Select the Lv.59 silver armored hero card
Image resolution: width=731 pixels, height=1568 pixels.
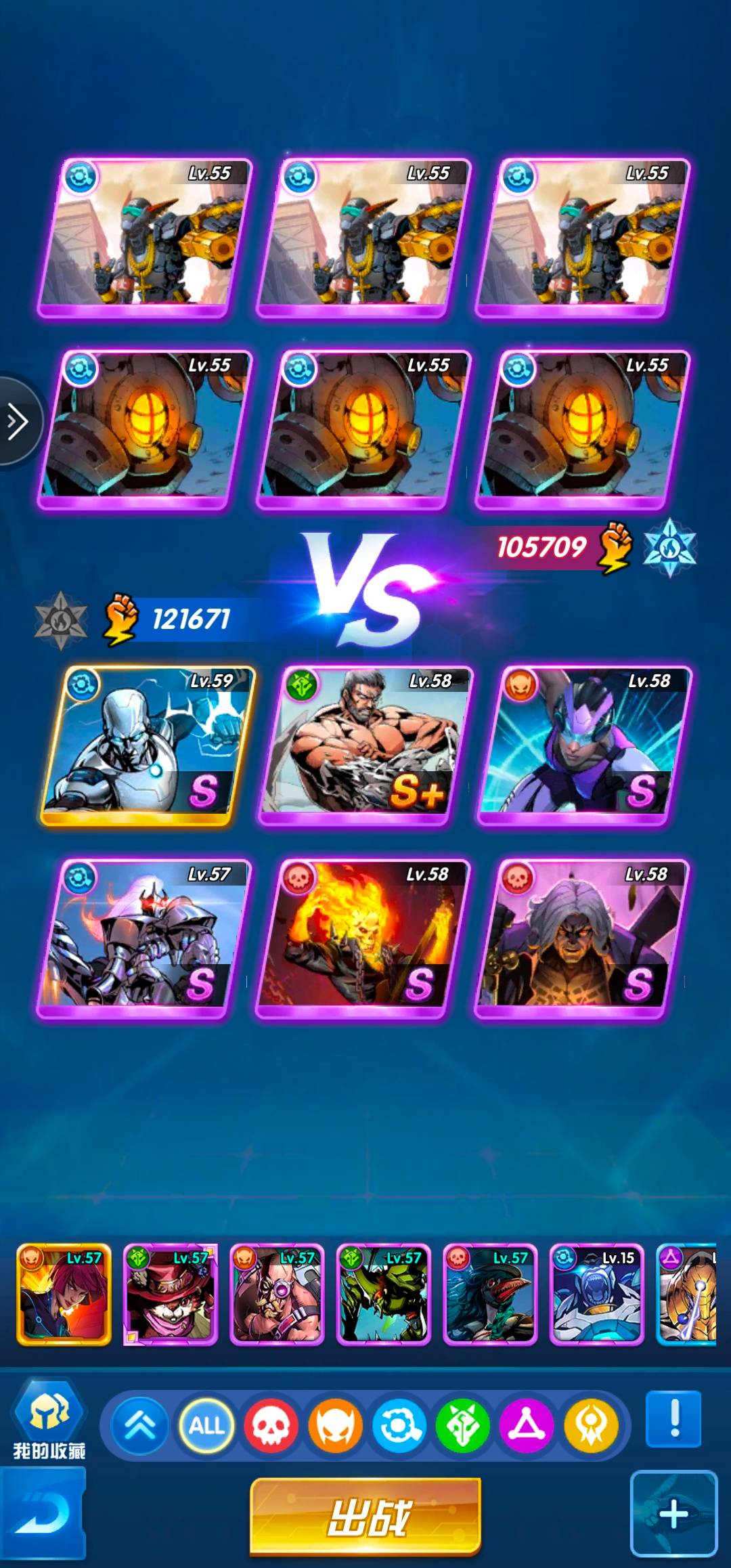pyautogui.click(x=147, y=745)
